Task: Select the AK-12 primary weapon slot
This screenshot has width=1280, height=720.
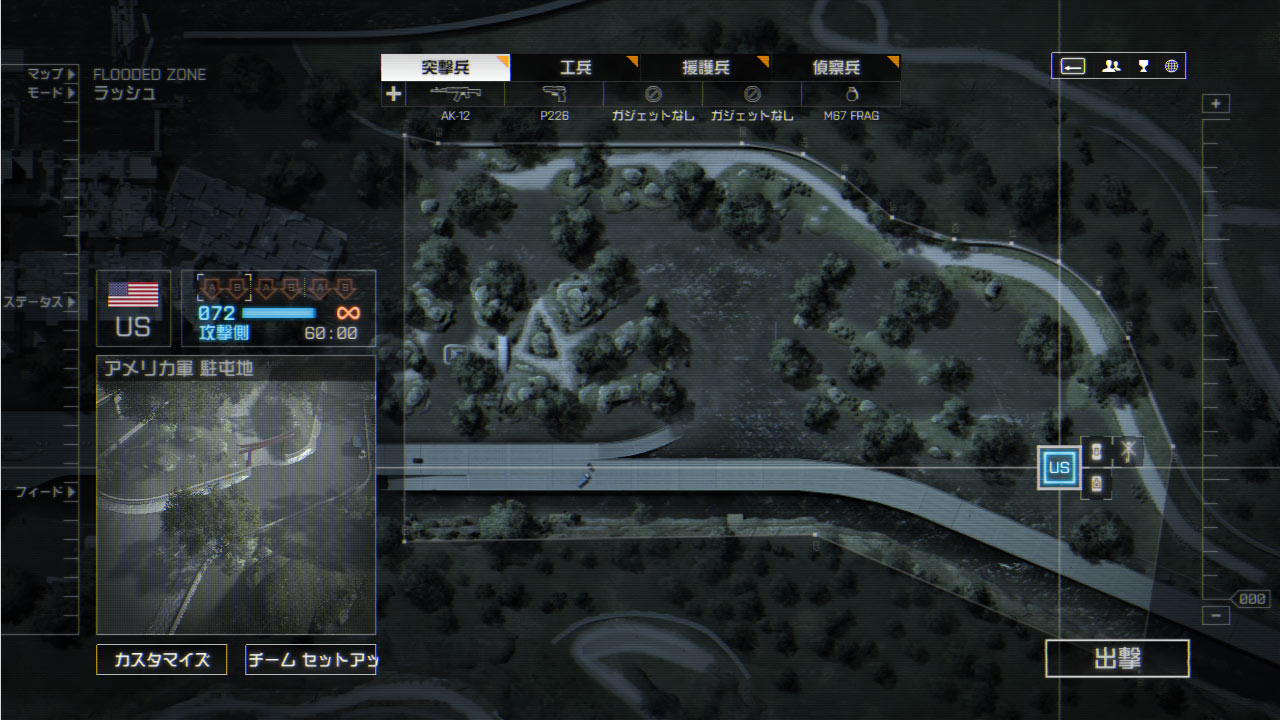Action: pos(455,95)
